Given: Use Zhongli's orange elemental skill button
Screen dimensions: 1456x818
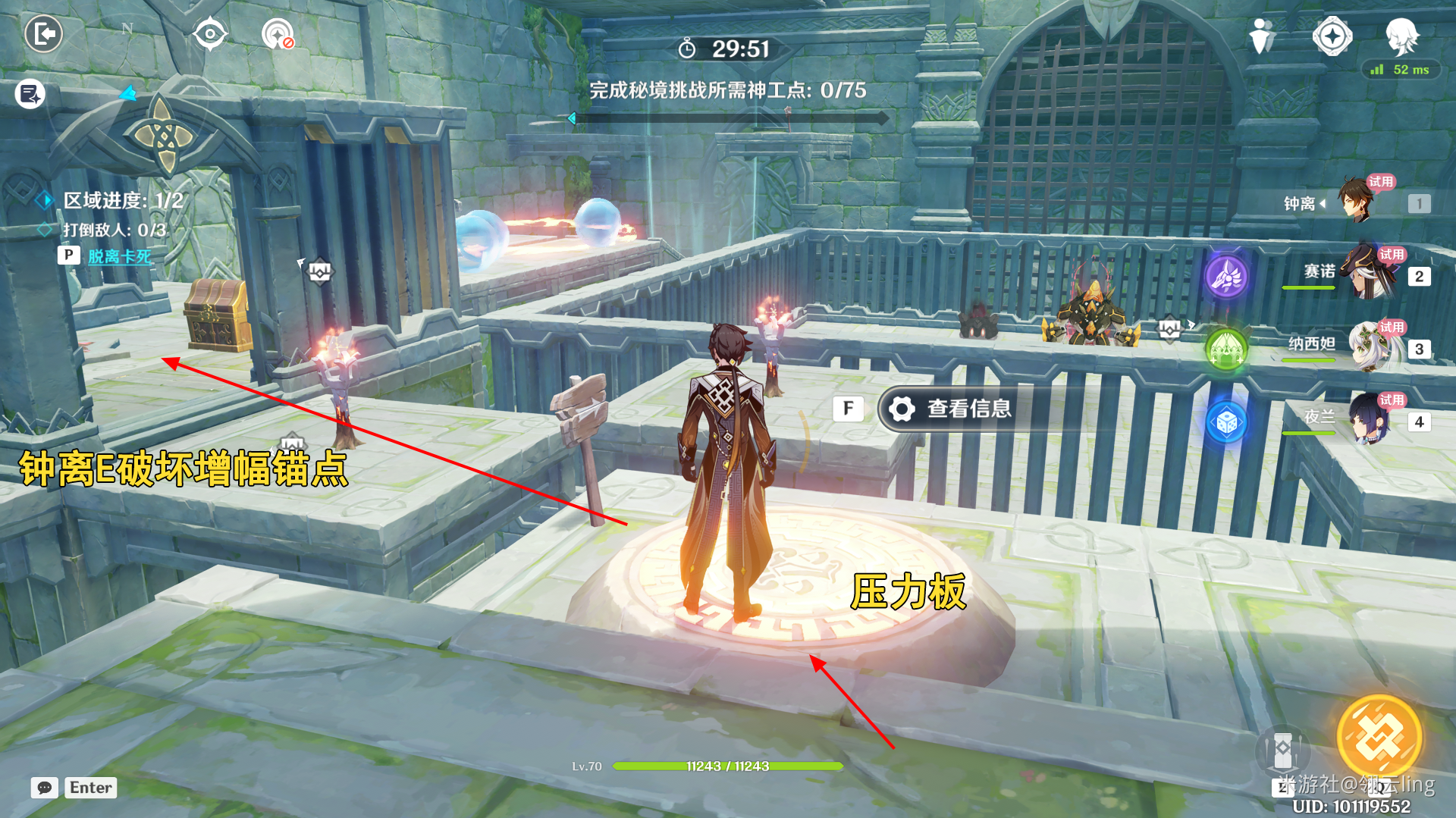Looking at the screenshot, I should tap(1379, 737).
